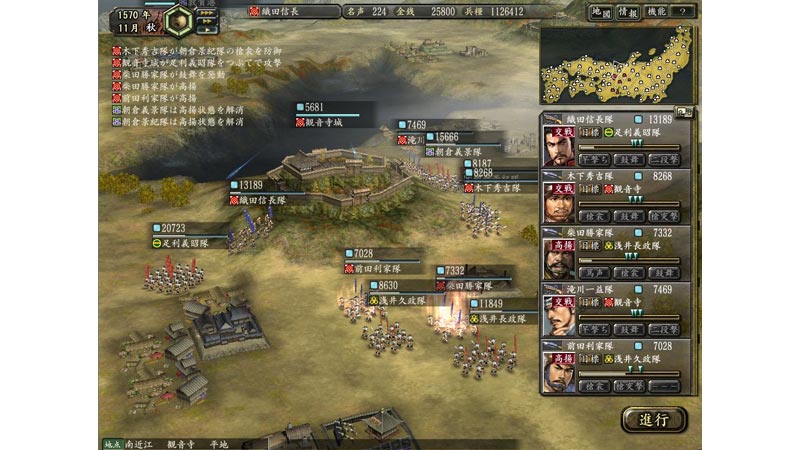This screenshot has height=450, width=800.
Task: Choose Shibata Katsuie's unit portrait
Action: [559, 260]
